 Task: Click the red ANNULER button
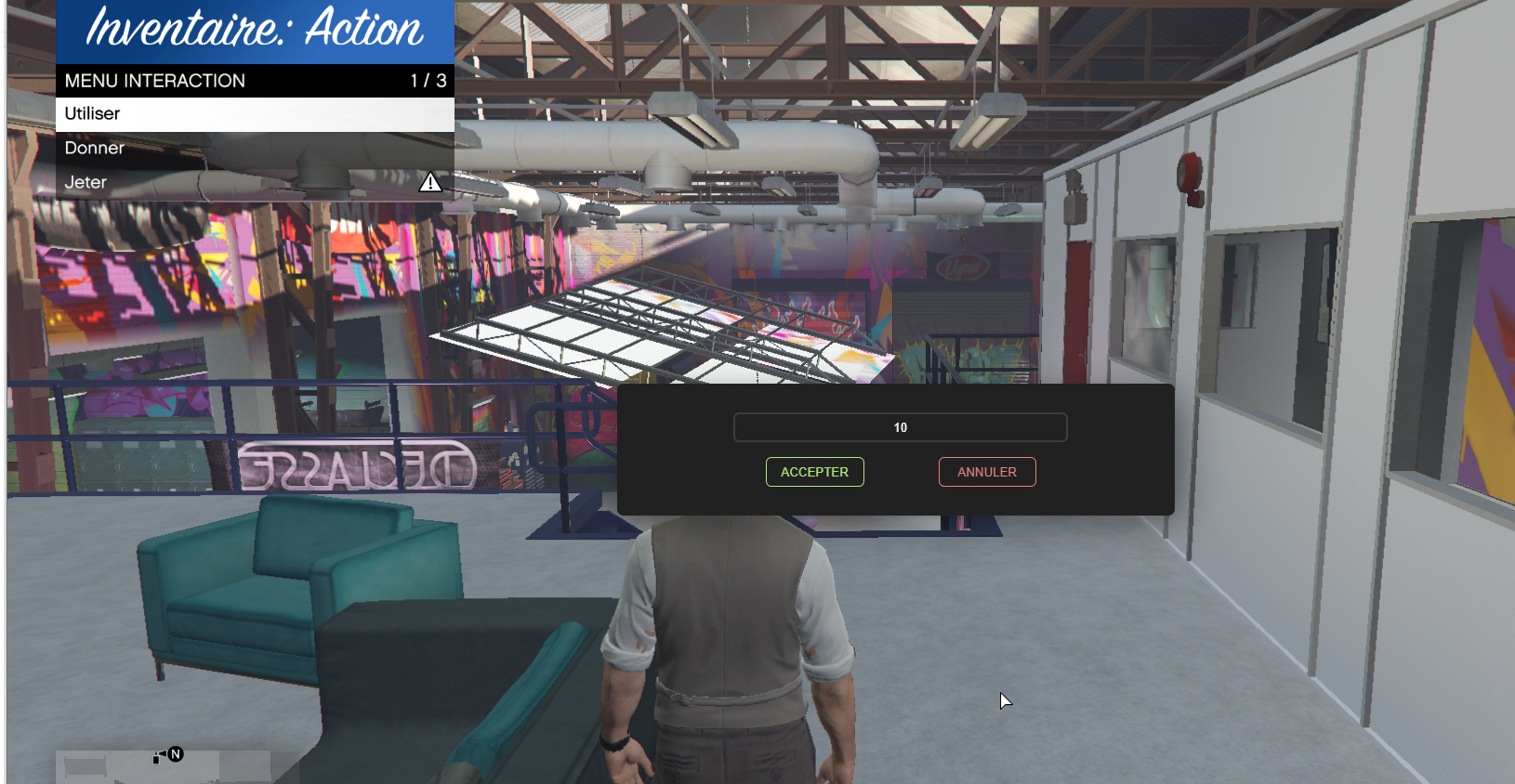(x=987, y=472)
